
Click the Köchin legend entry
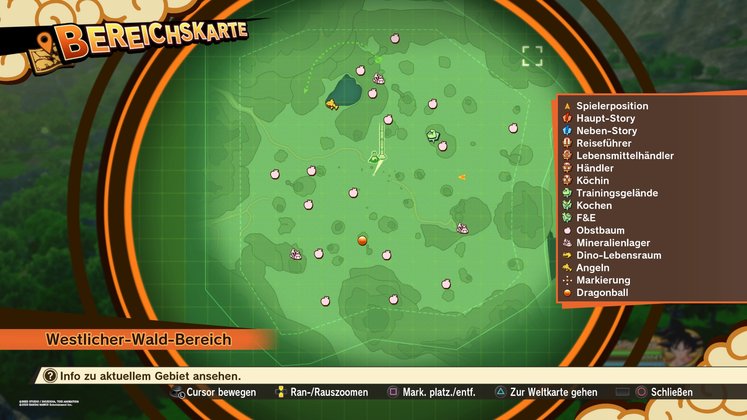pos(593,180)
